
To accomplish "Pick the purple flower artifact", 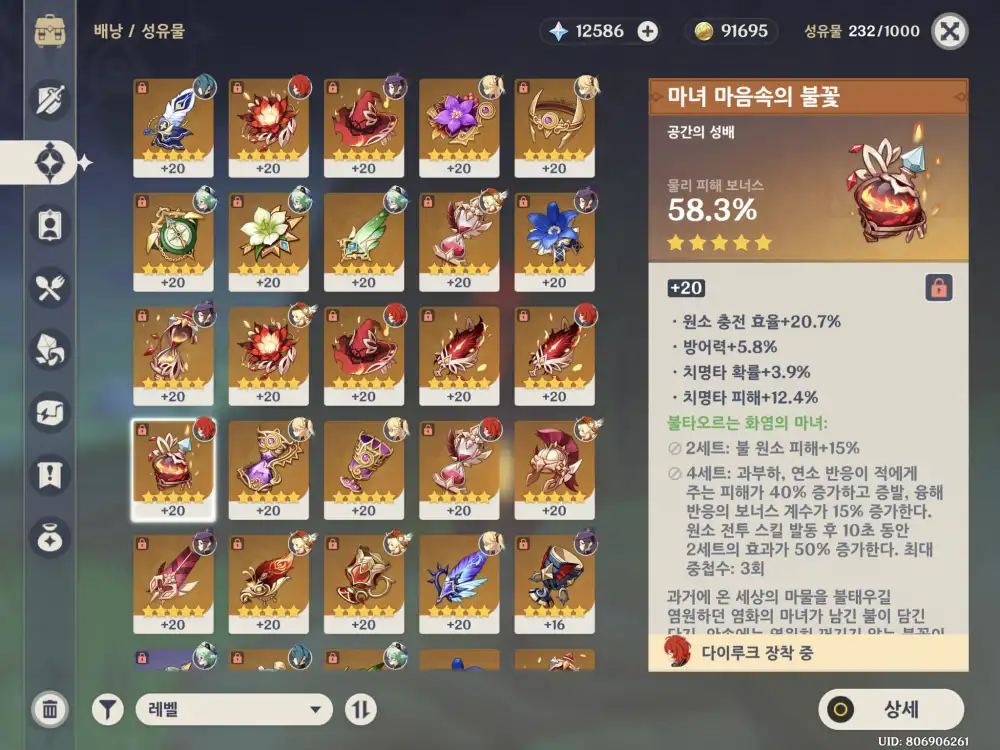I will click(x=459, y=128).
